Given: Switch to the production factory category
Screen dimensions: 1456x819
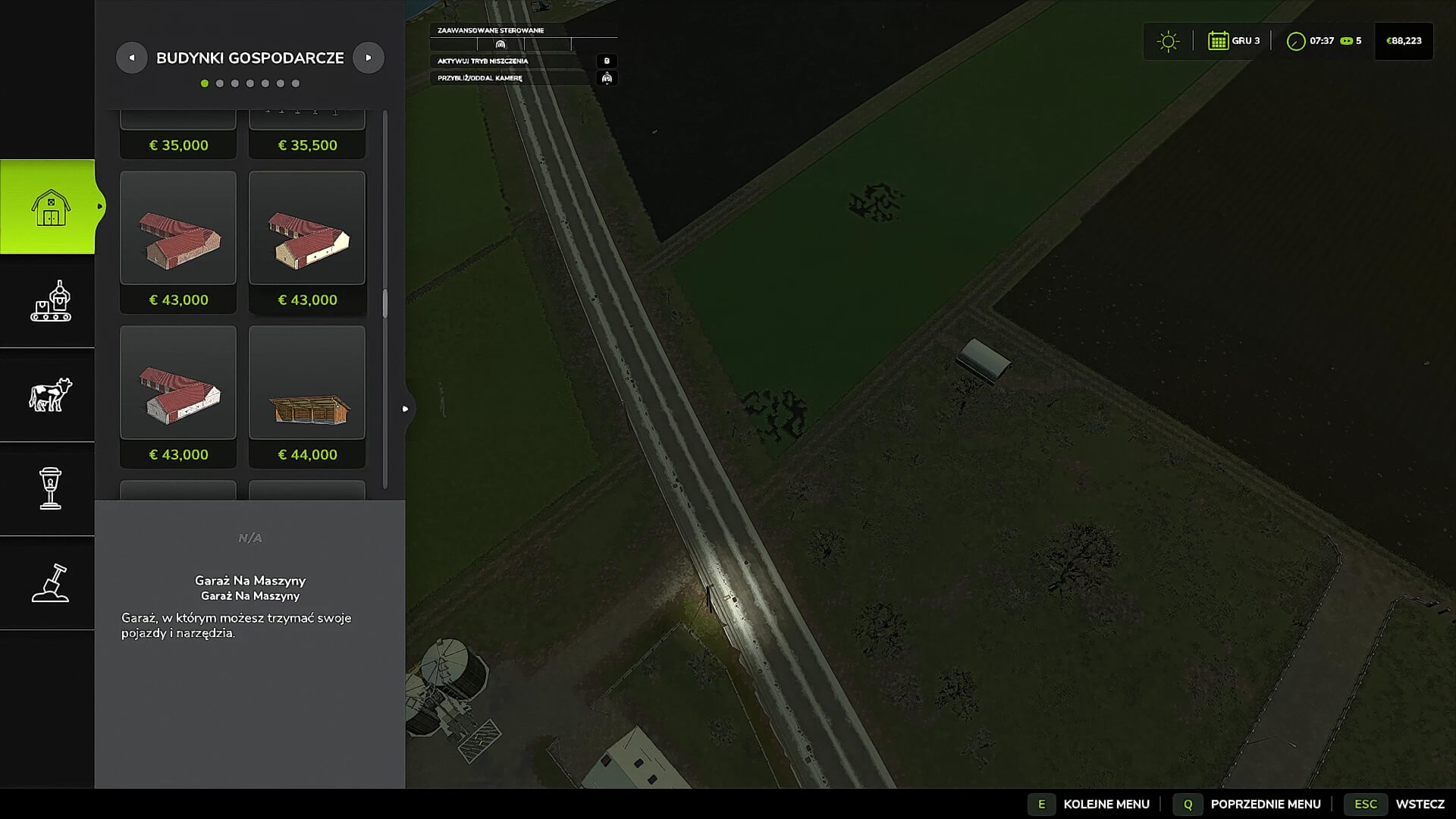Looking at the screenshot, I should click(x=50, y=302).
